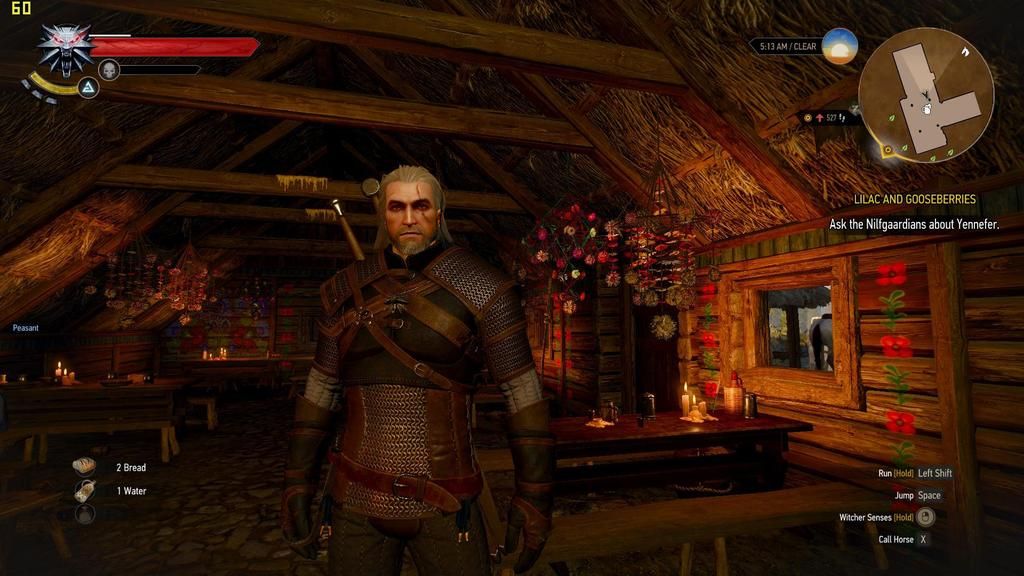Open the circular minimap

(x=925, y=94)
